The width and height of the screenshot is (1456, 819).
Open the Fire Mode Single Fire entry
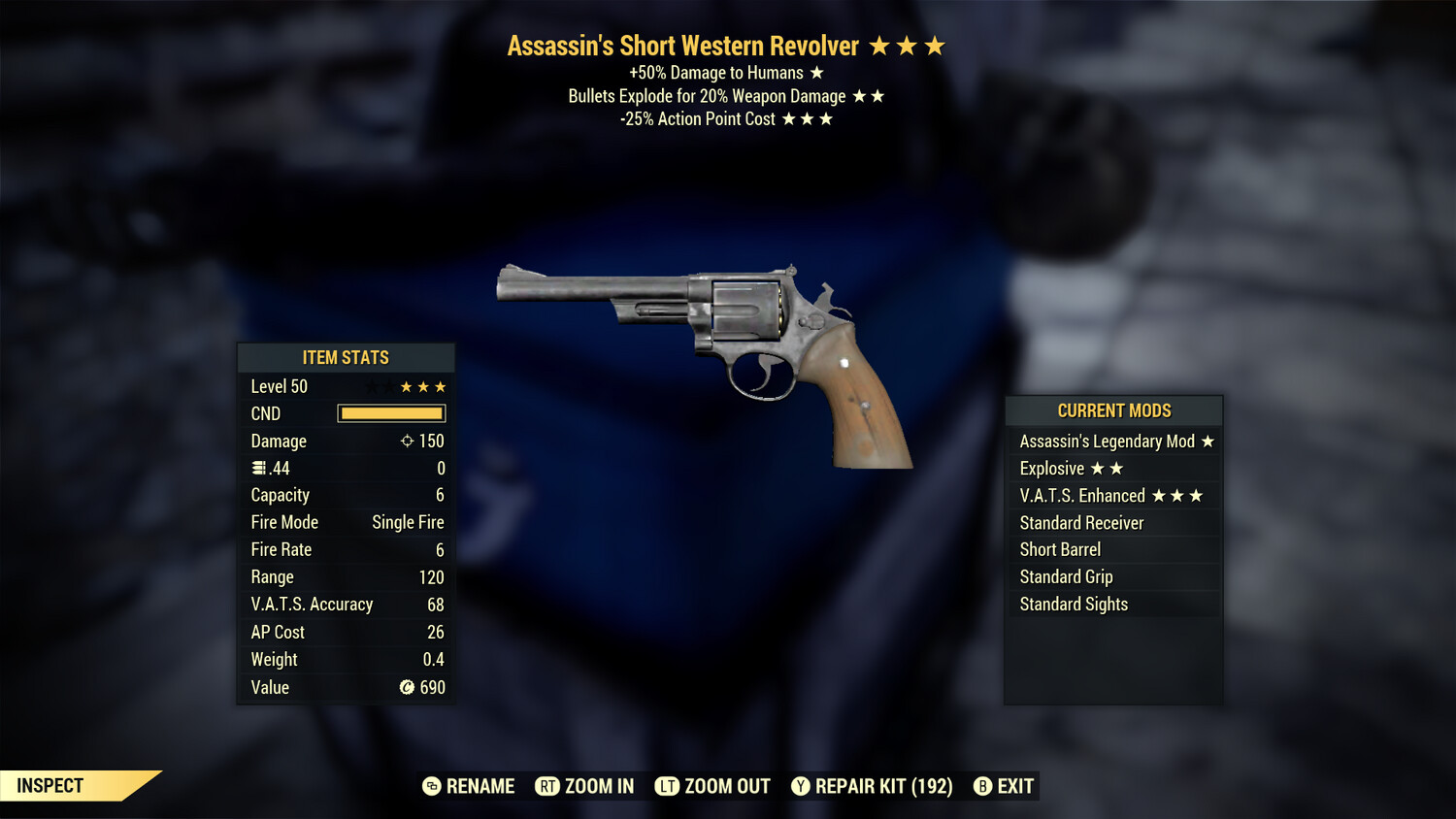(x=345, y=522)
